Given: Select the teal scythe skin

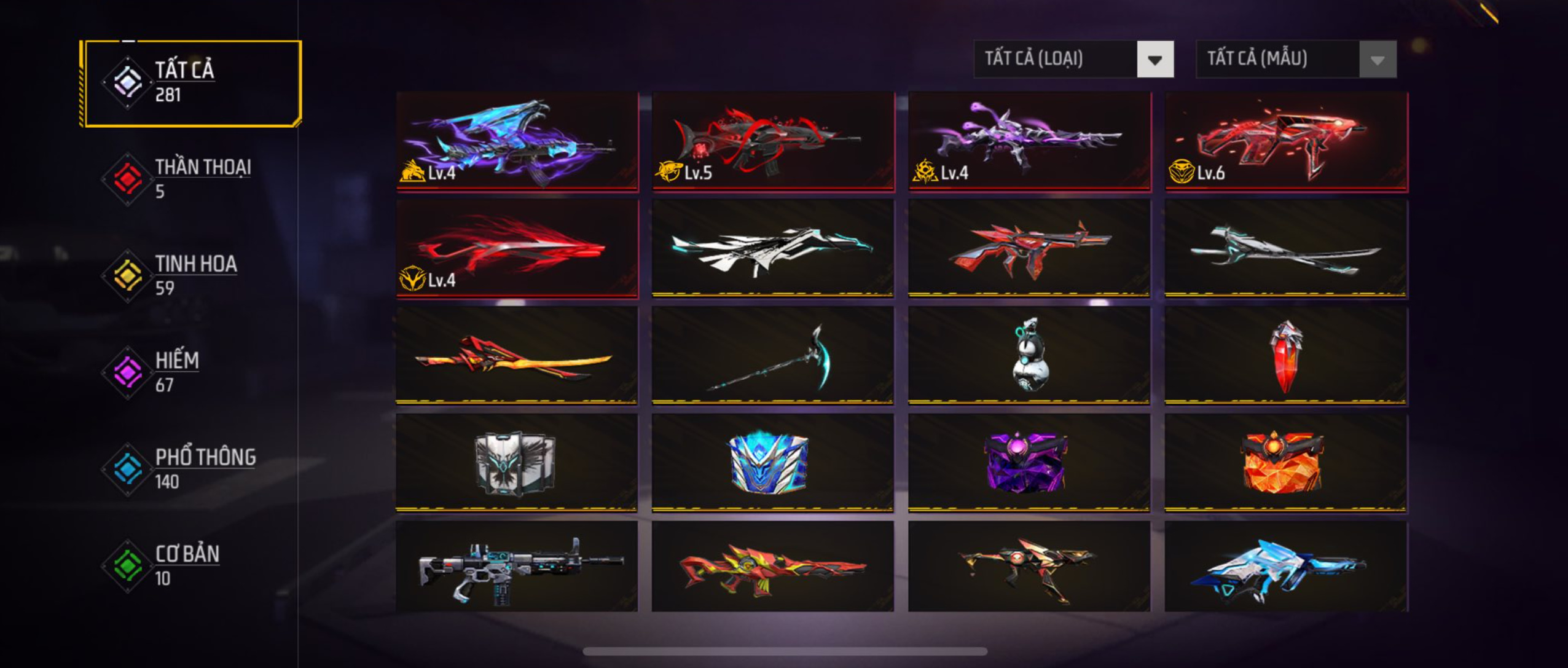Looking at the screenshot, I should [x=773, y=356].
